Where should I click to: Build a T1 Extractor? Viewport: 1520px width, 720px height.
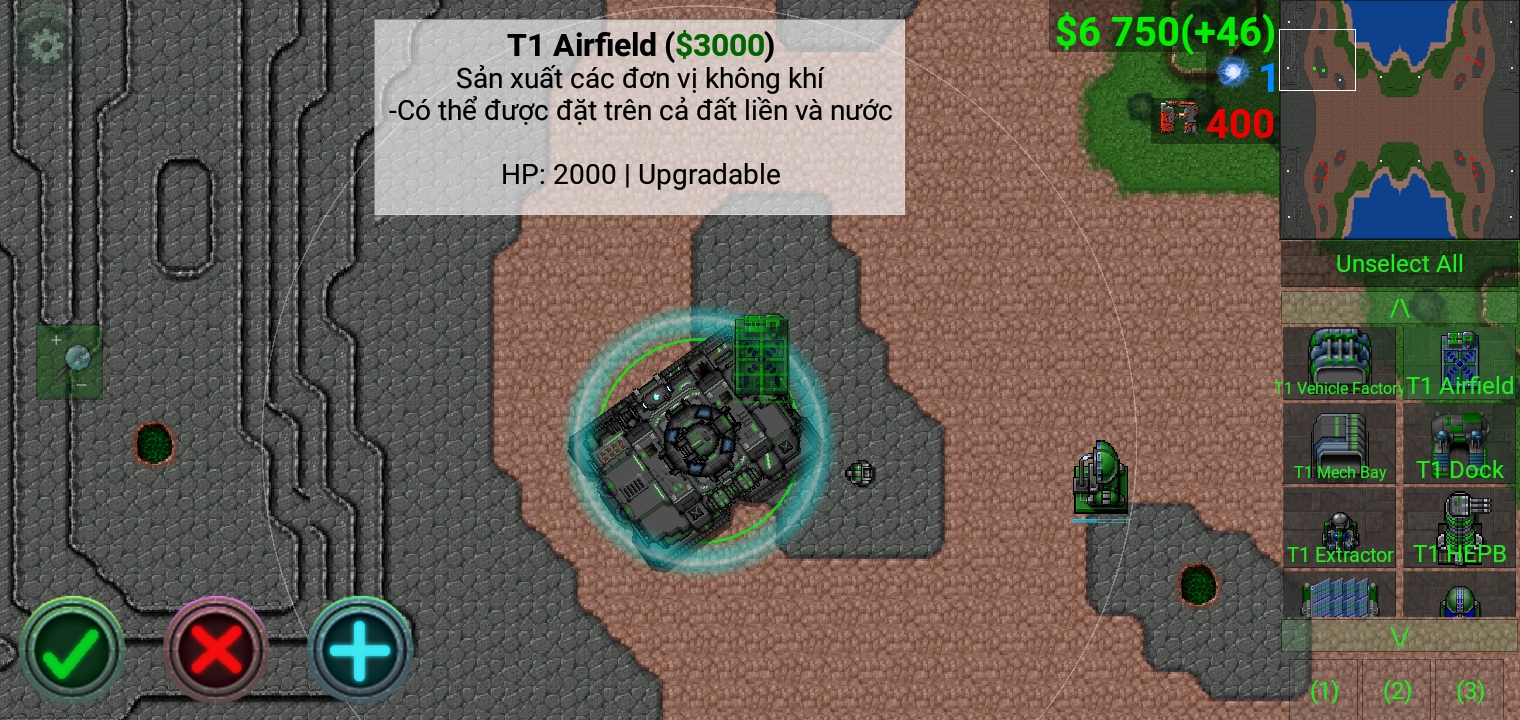(x=1338, y=529)
